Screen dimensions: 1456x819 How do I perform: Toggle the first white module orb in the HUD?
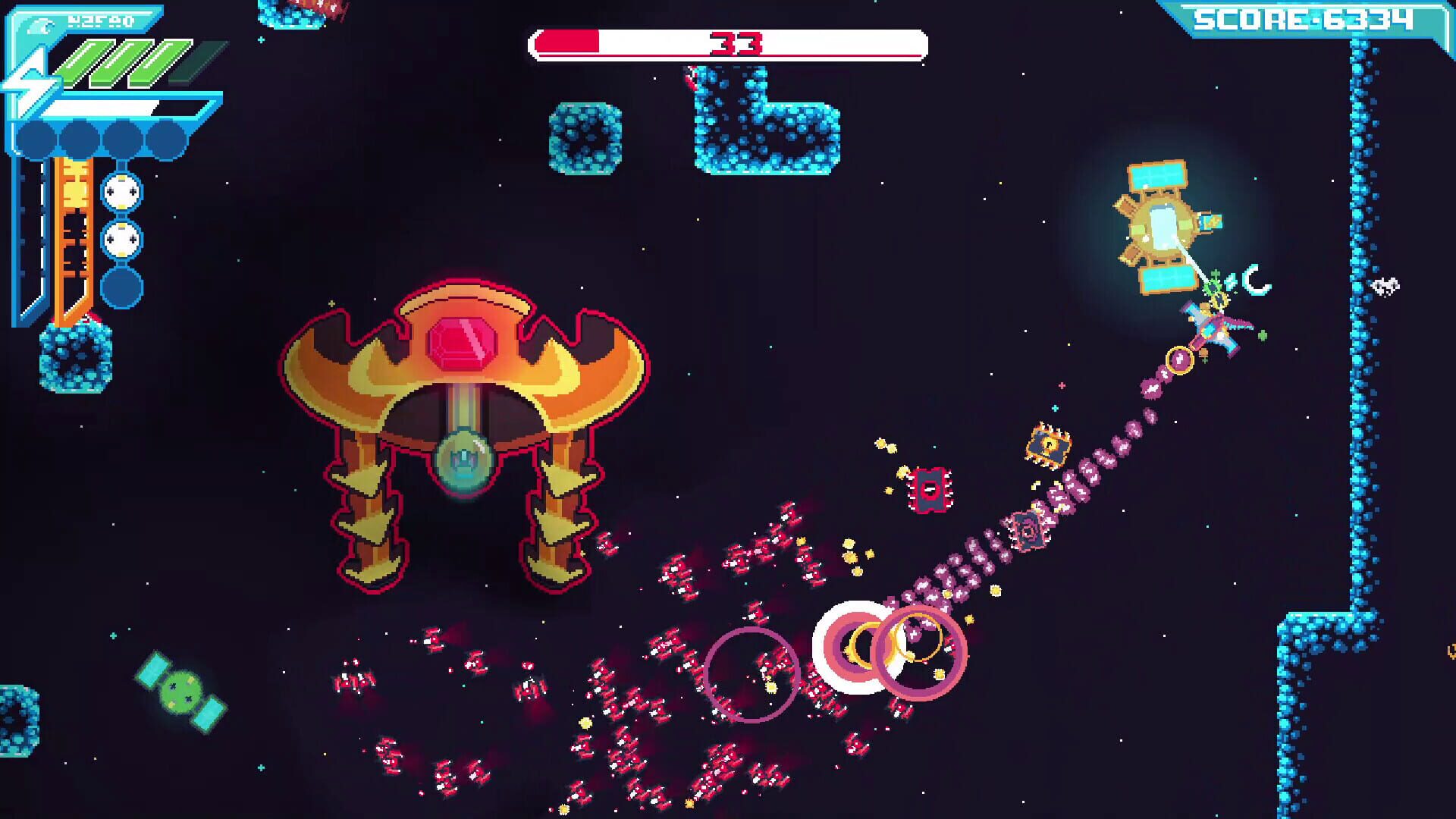(x=121, y=192)
